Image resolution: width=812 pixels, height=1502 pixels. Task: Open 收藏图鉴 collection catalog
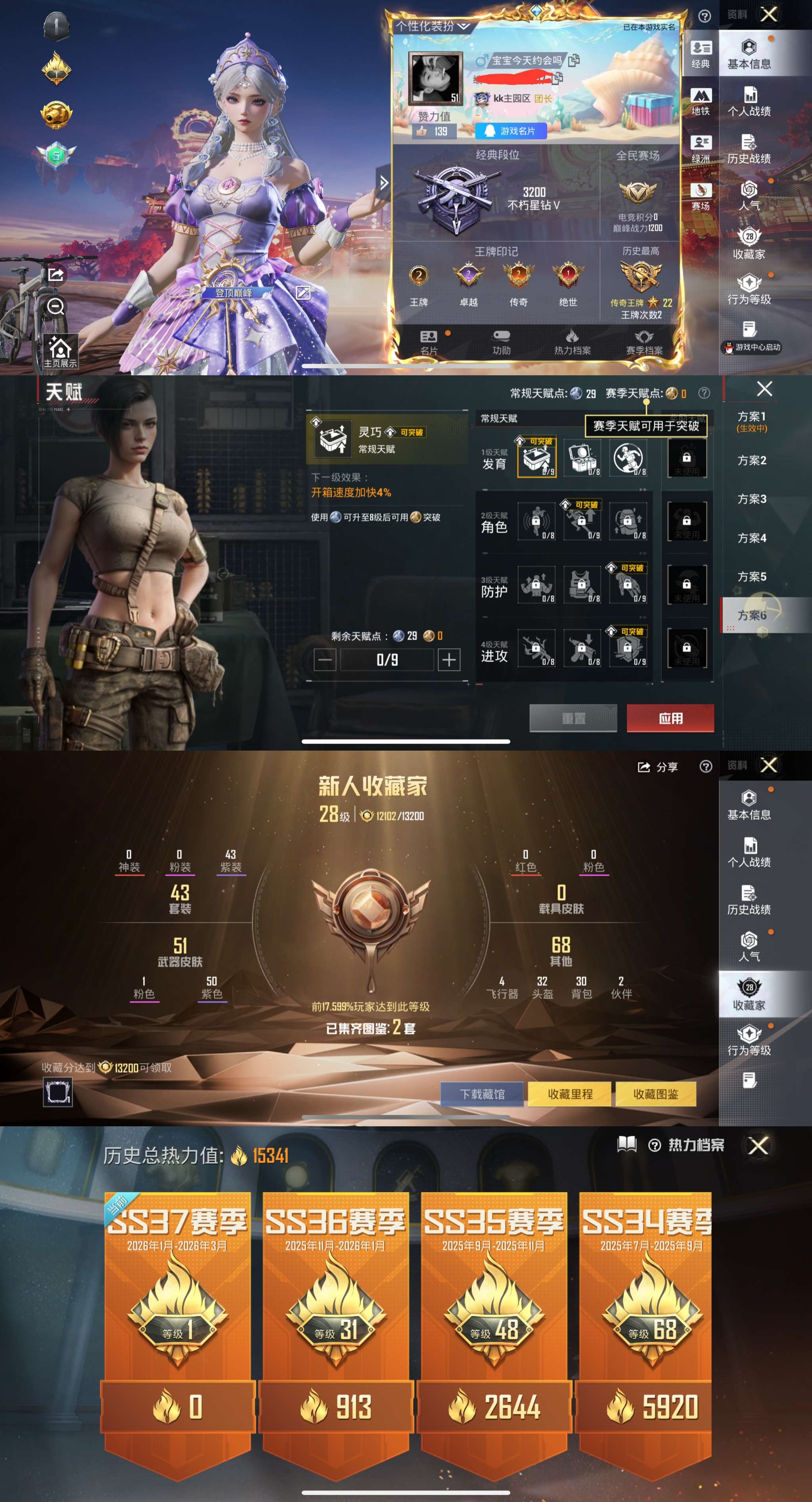click(656, 1094)
